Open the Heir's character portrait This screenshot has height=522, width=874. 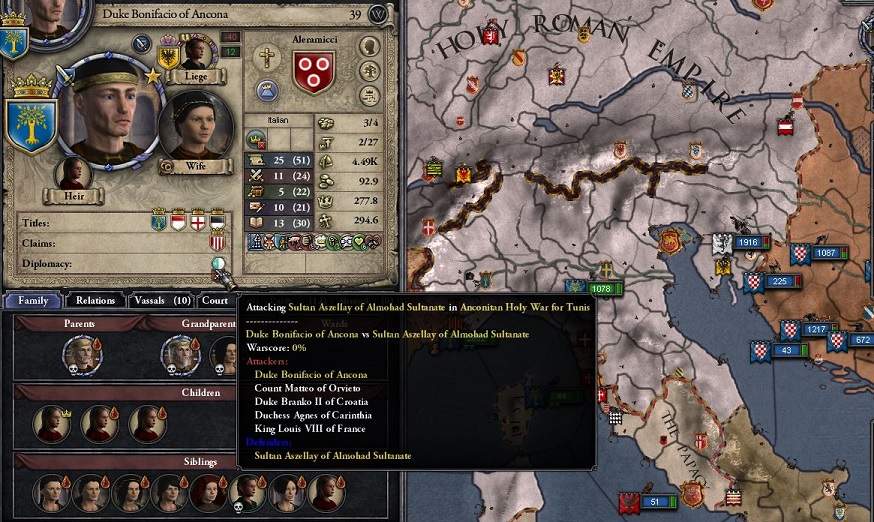point(73,173)
